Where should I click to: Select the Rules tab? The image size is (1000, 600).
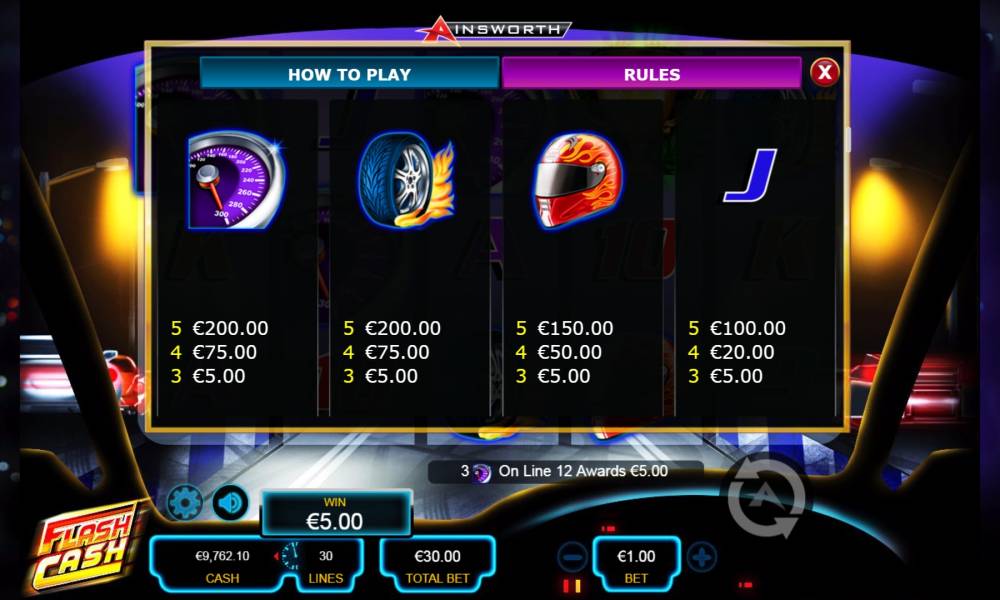651,74
